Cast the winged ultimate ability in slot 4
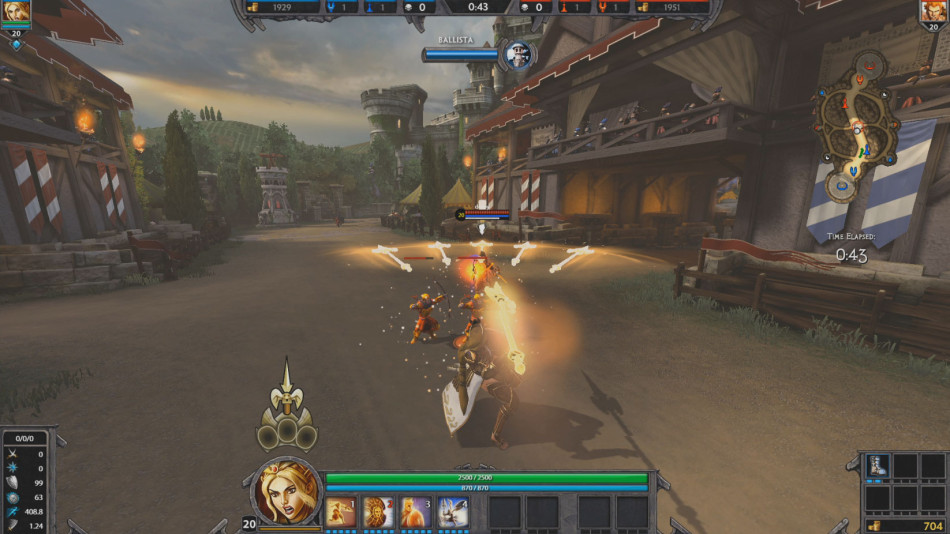 452,511
